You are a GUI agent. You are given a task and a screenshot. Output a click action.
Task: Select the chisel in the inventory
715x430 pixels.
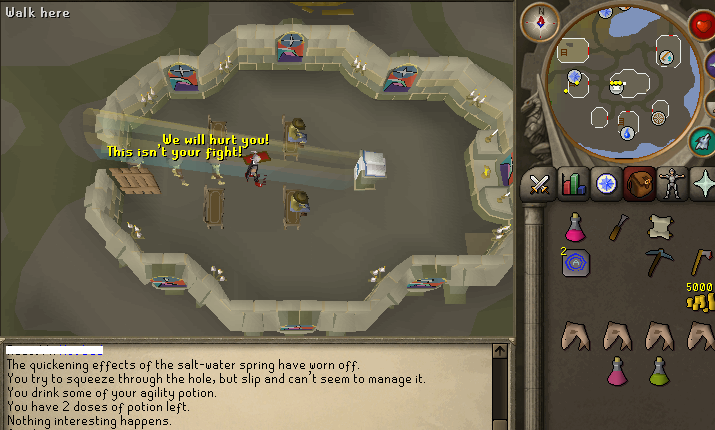pyautogui.click(x=617, y=227)
